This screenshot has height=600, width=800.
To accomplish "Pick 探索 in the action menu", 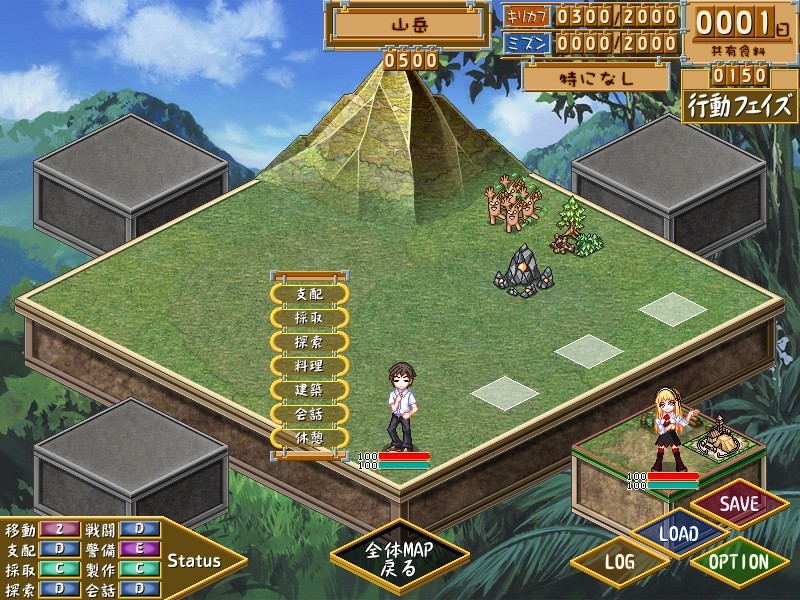I will coord(309,342).
